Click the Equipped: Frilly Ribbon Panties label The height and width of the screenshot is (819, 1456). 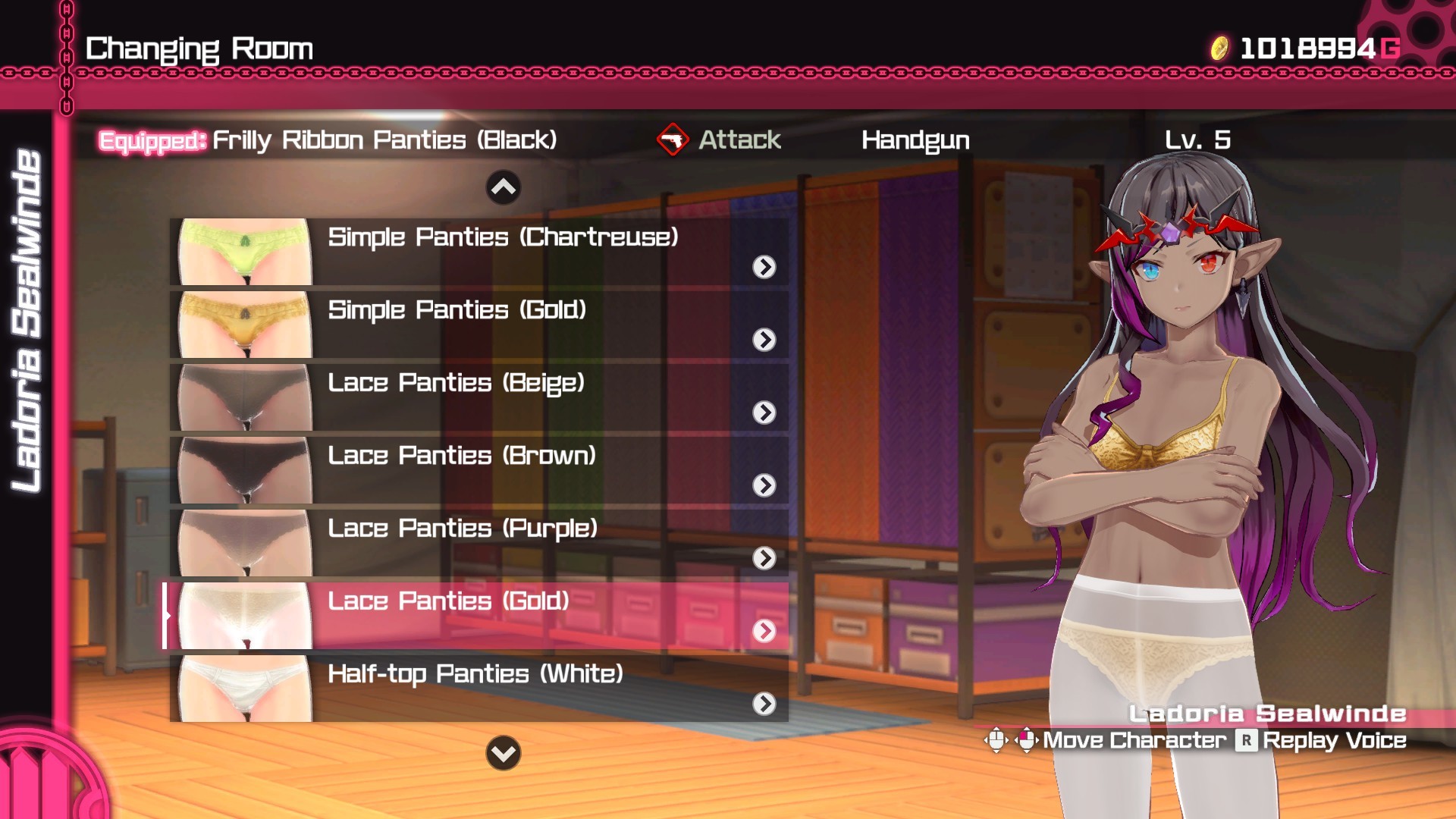(x=326, y=139)
